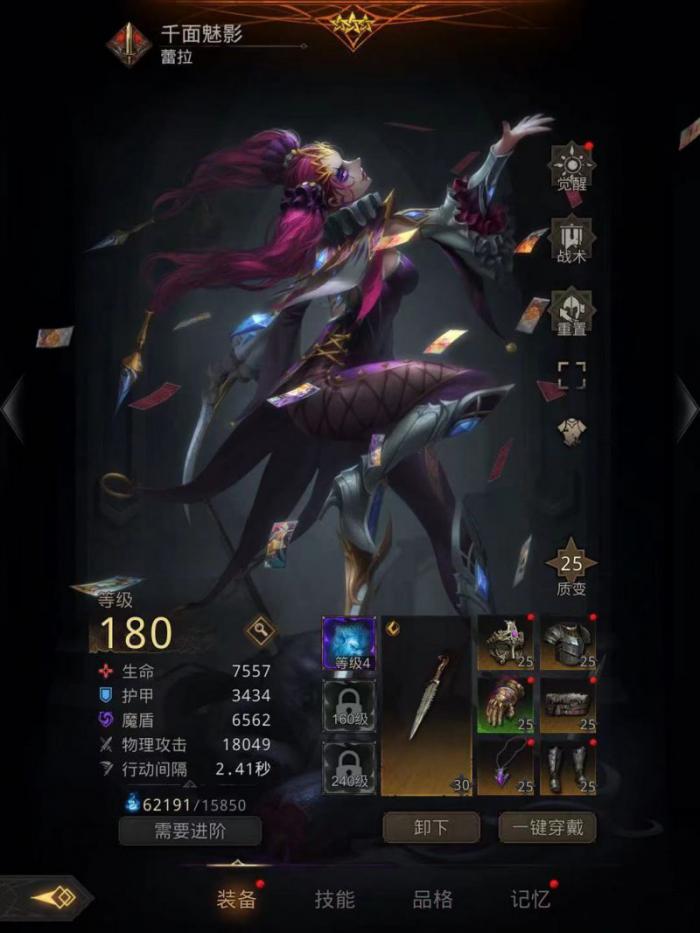700x933 pixels.
Task: Open the costume skin icon
Action: [x=571, y=431]
